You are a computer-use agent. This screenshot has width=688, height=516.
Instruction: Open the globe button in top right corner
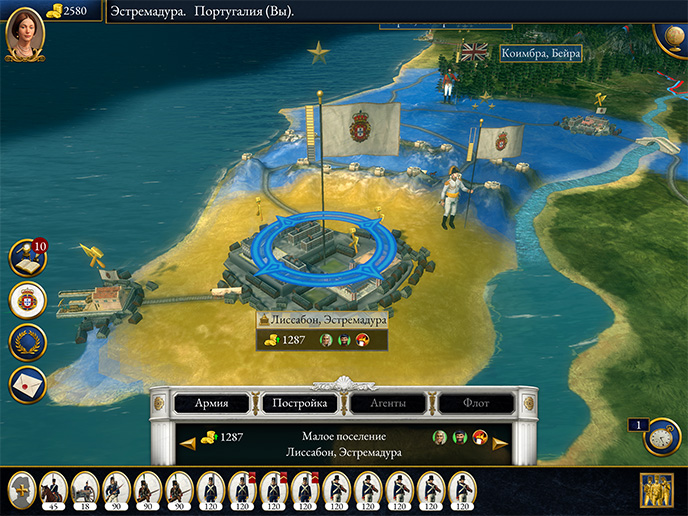click(674, 30)
